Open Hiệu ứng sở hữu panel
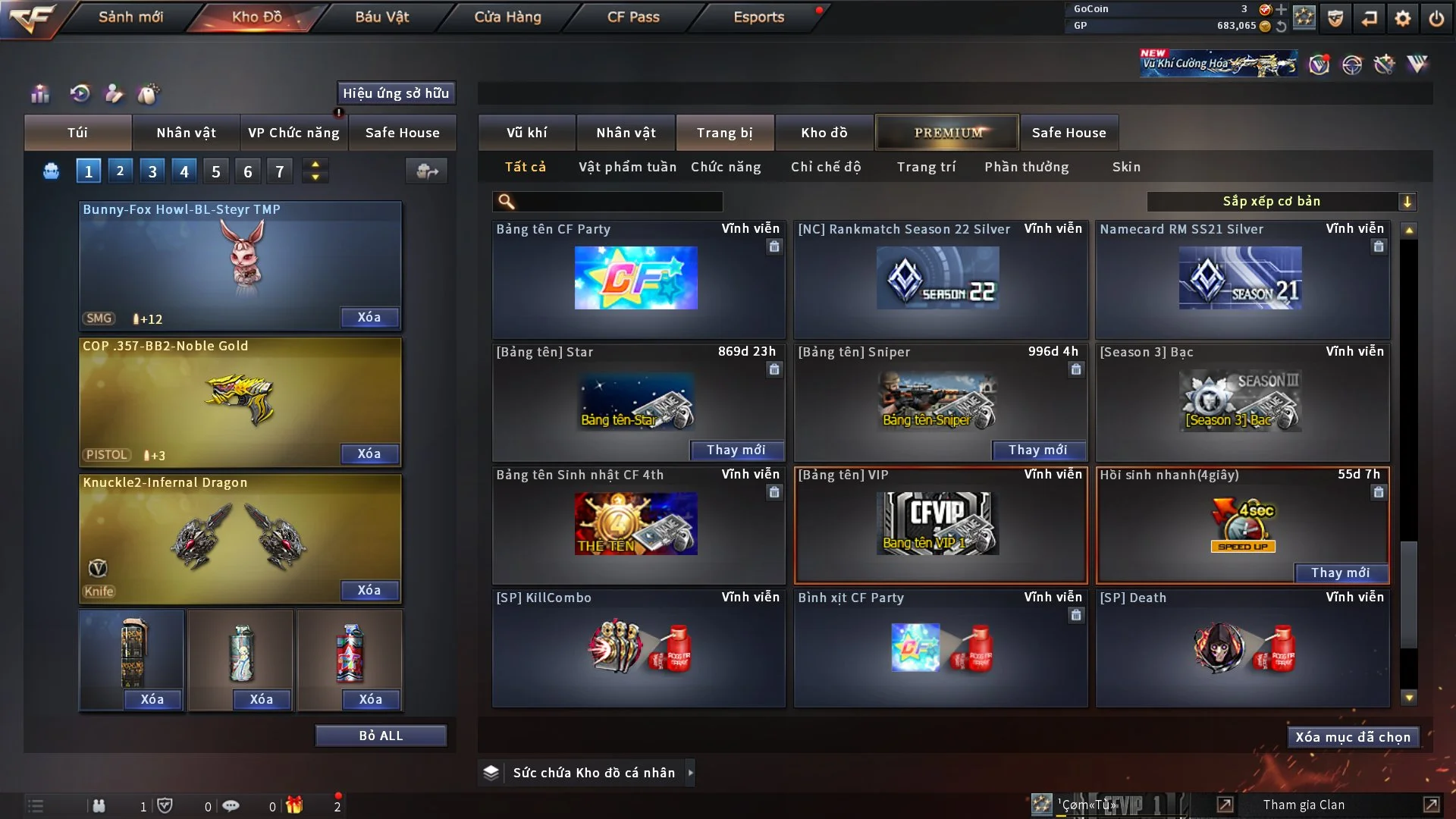 396,93
